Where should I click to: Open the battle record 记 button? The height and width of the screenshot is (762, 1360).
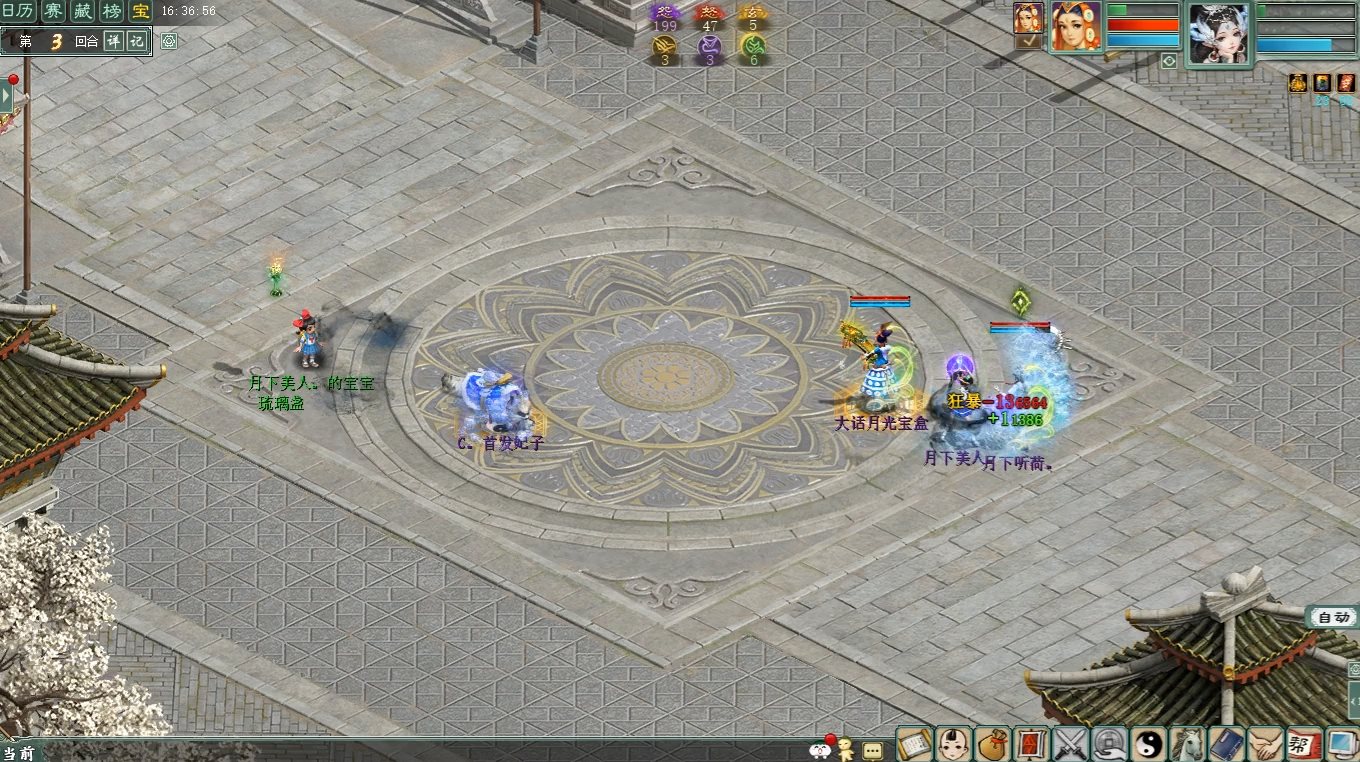coord(136,42)
